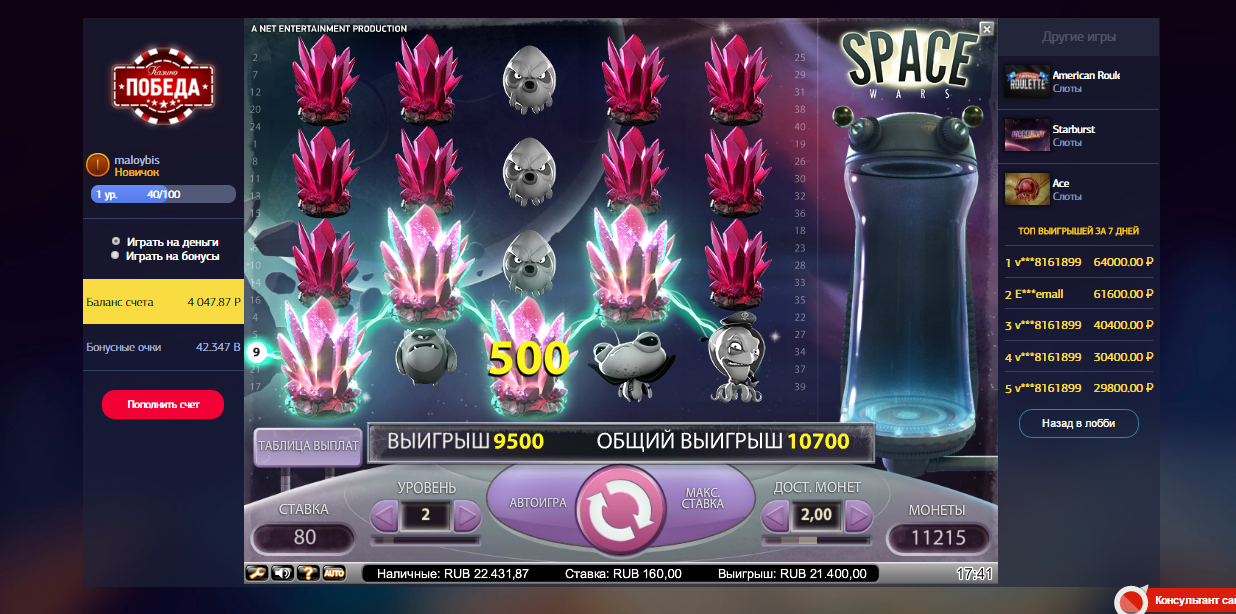Open the Консультант support chat
Viewport: 1236px width, 614px height.
pyautogui.click(x=1190, y=601)
